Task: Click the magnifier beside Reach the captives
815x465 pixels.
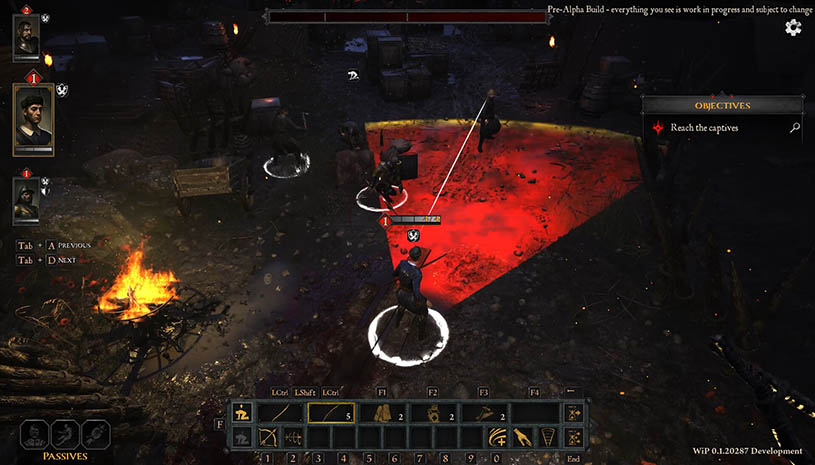Action: tap(795, 128)
